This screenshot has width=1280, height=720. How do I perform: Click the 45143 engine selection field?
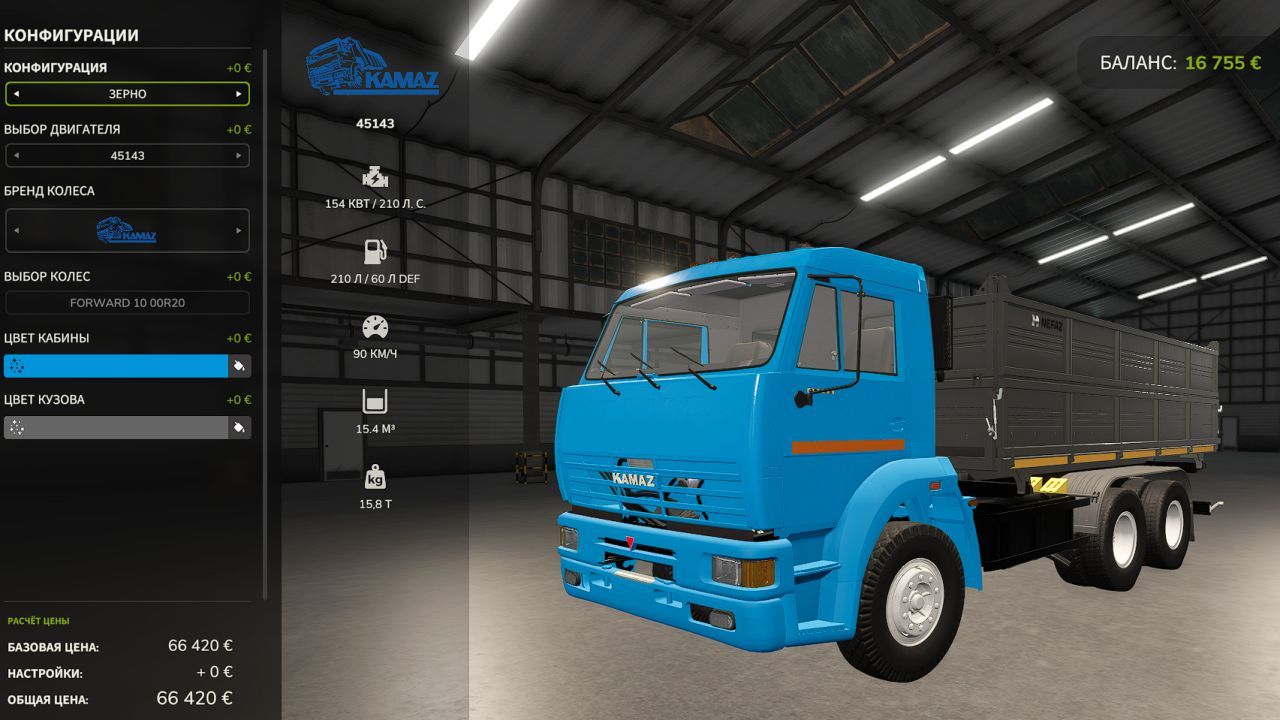127,155
